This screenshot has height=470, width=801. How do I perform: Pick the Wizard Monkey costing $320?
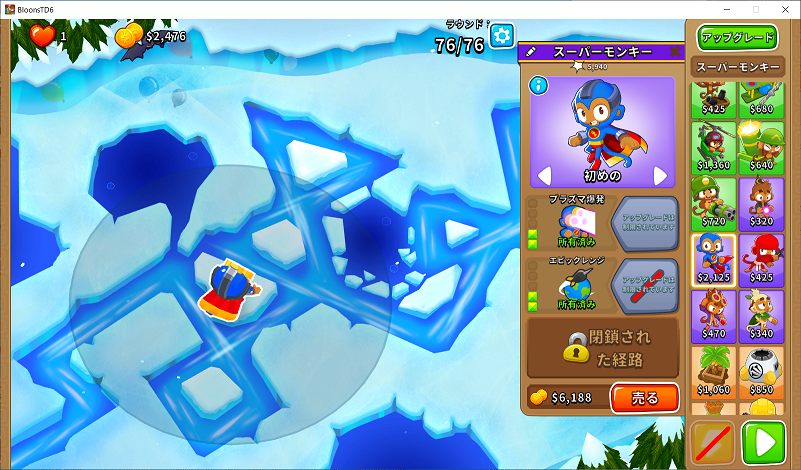761,204
